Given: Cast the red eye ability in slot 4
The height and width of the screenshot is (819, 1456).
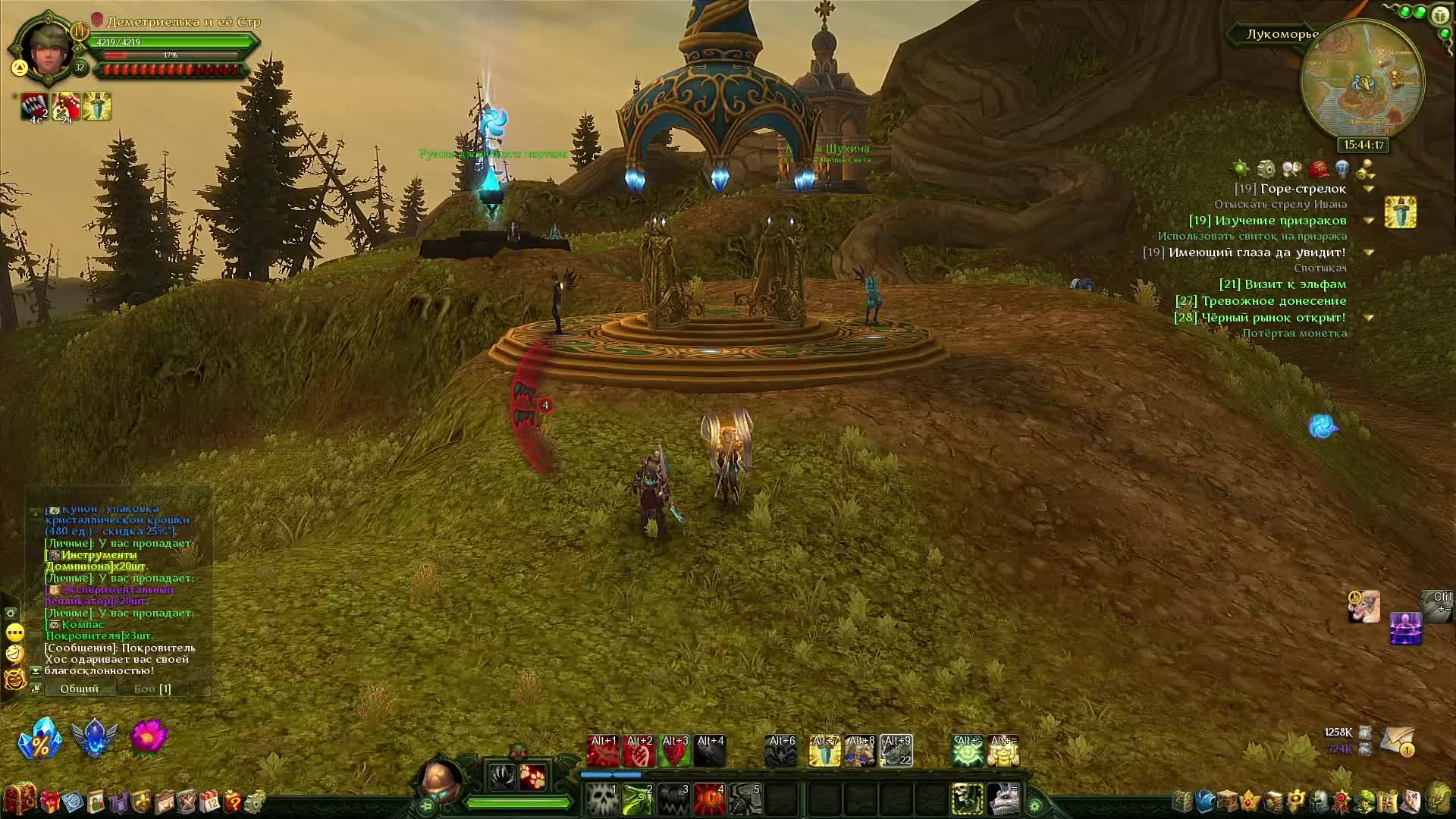Looking at the screenshot, I should pos(709,799).
